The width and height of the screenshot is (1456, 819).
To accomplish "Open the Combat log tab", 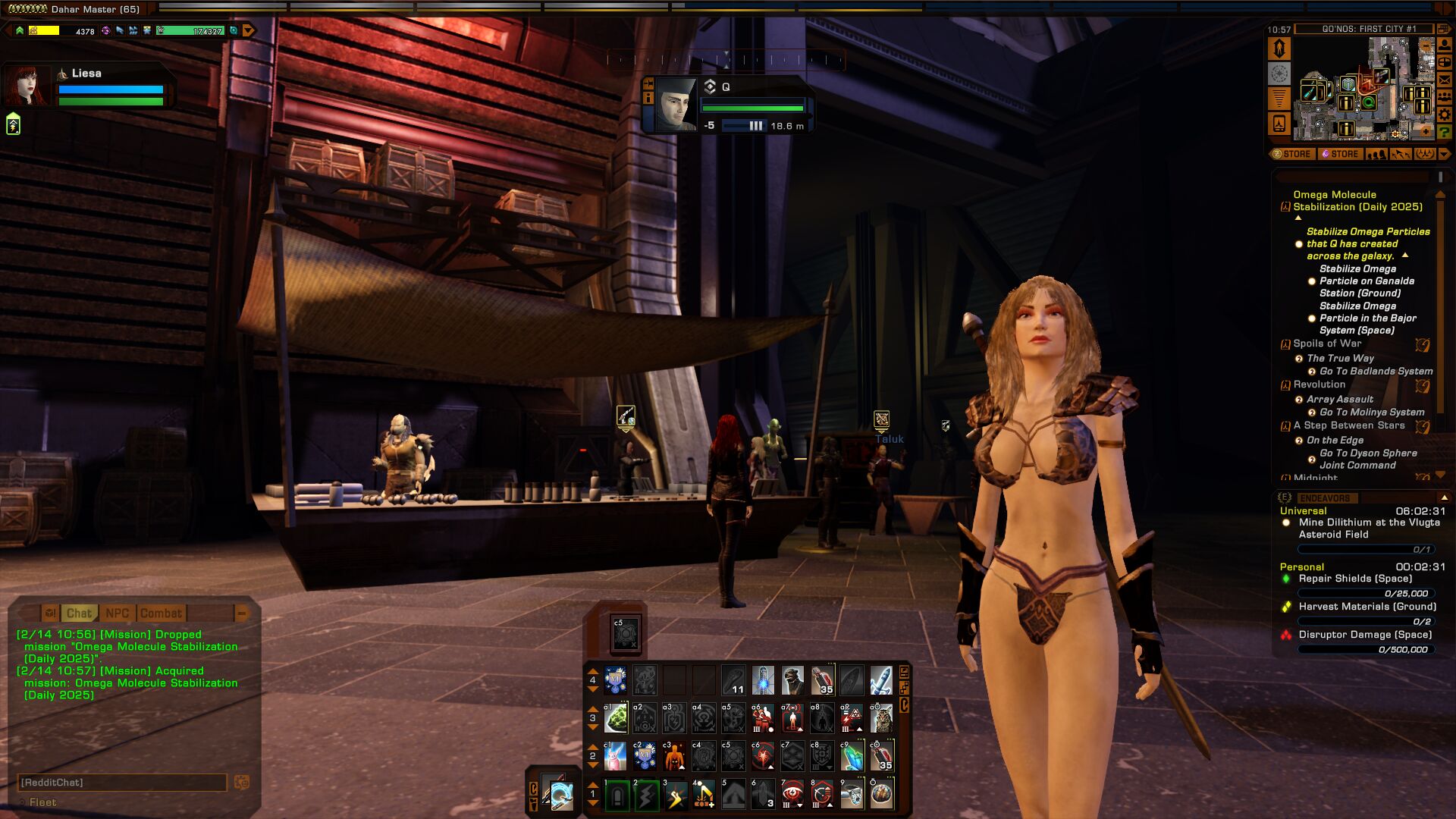I will point(161,613).
